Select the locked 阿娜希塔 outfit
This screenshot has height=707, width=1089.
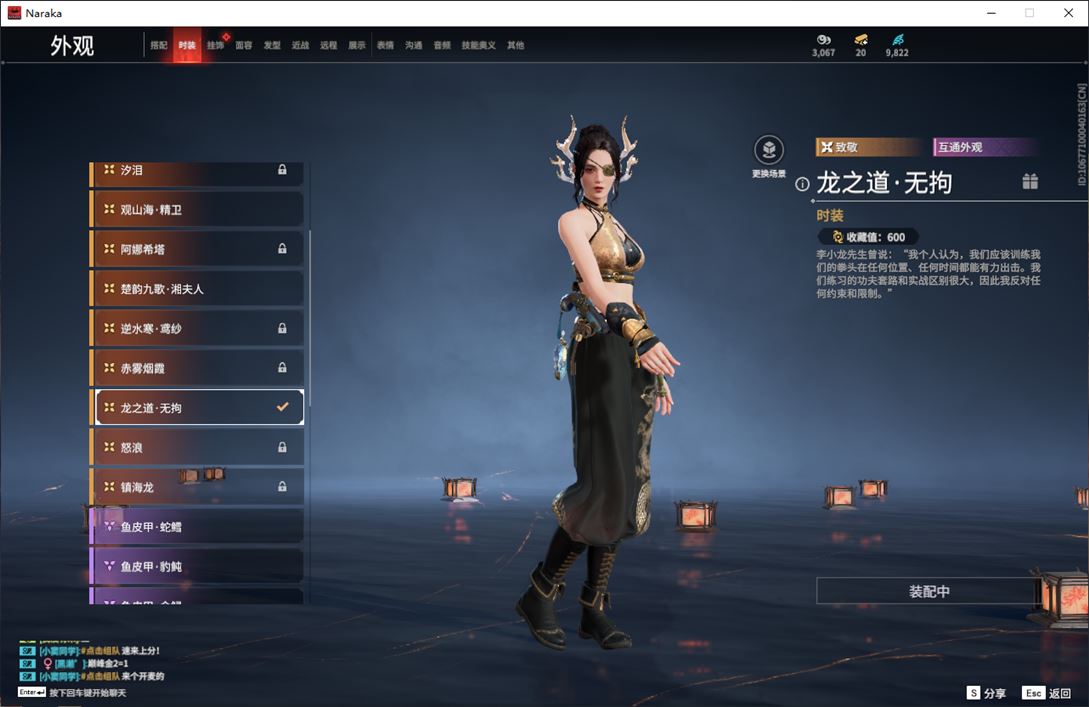(198, 249)
